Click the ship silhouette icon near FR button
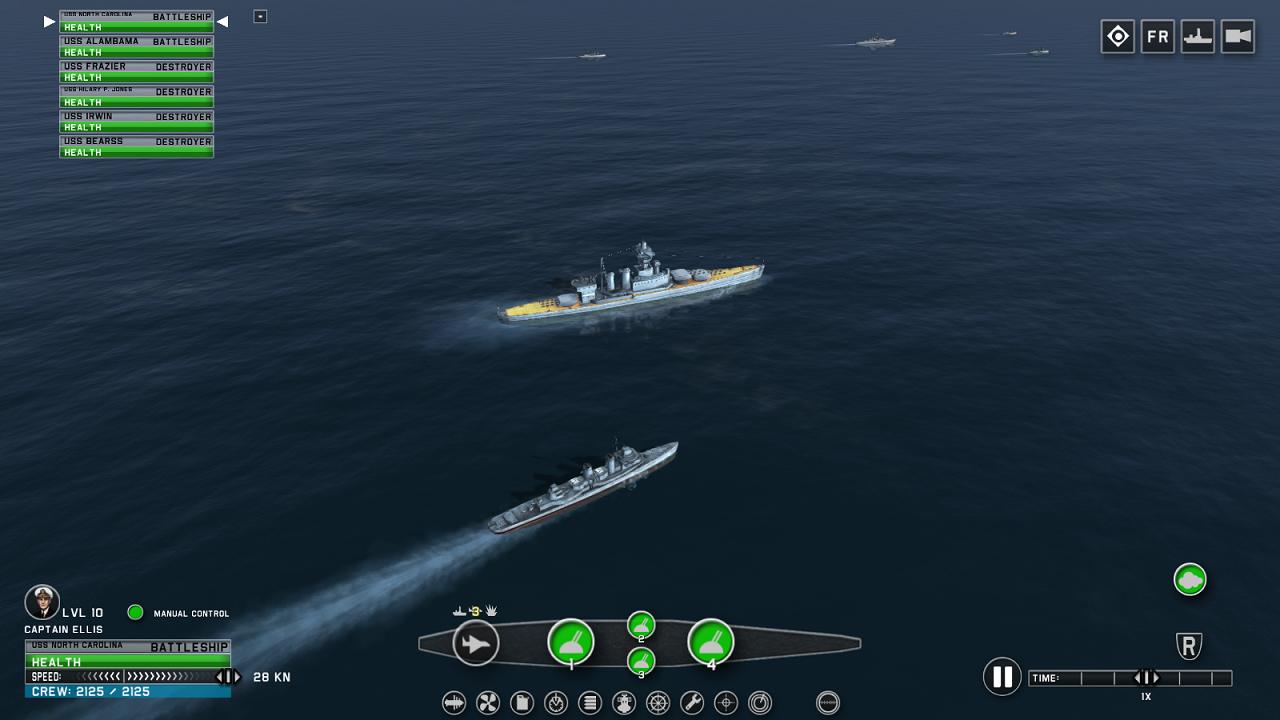Image resolution: width=1280 pixels, height=720 pixels. 1197,36
